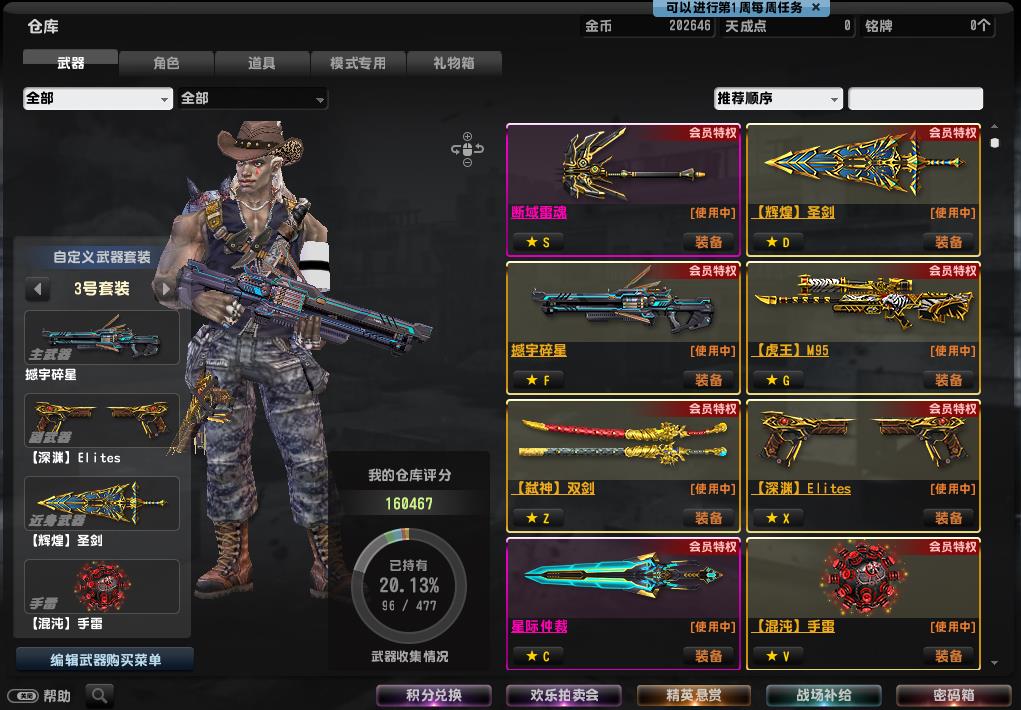This screenshot has width=1021, height=710.
Task: Open the 推荐顺序 sort dropdown
Action: (x=779, y=98)
